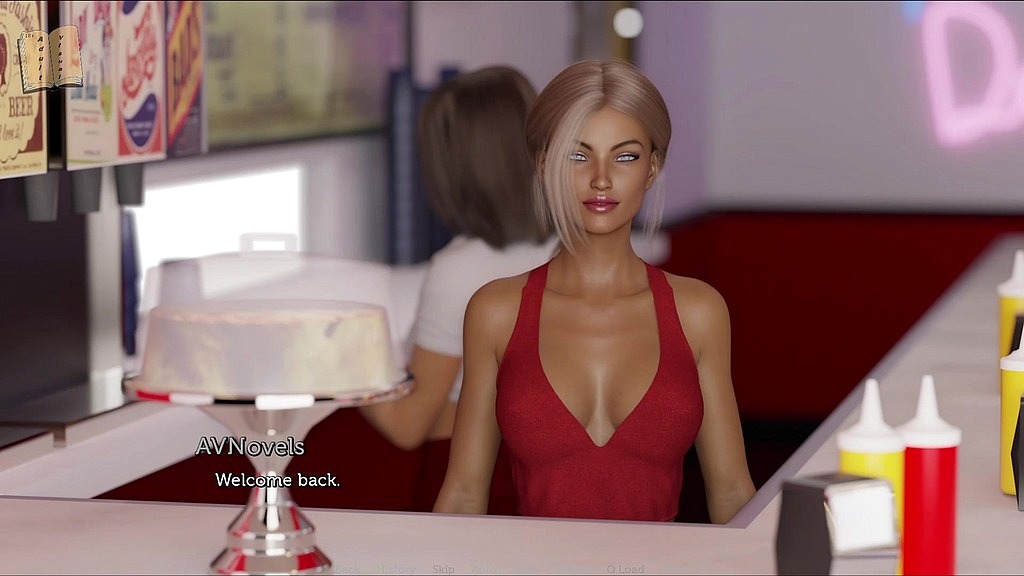Go Back to previous dialogue line
The height and width of the screenshot is (576, 1024).
pyautogui.click(x=348, y=569)
